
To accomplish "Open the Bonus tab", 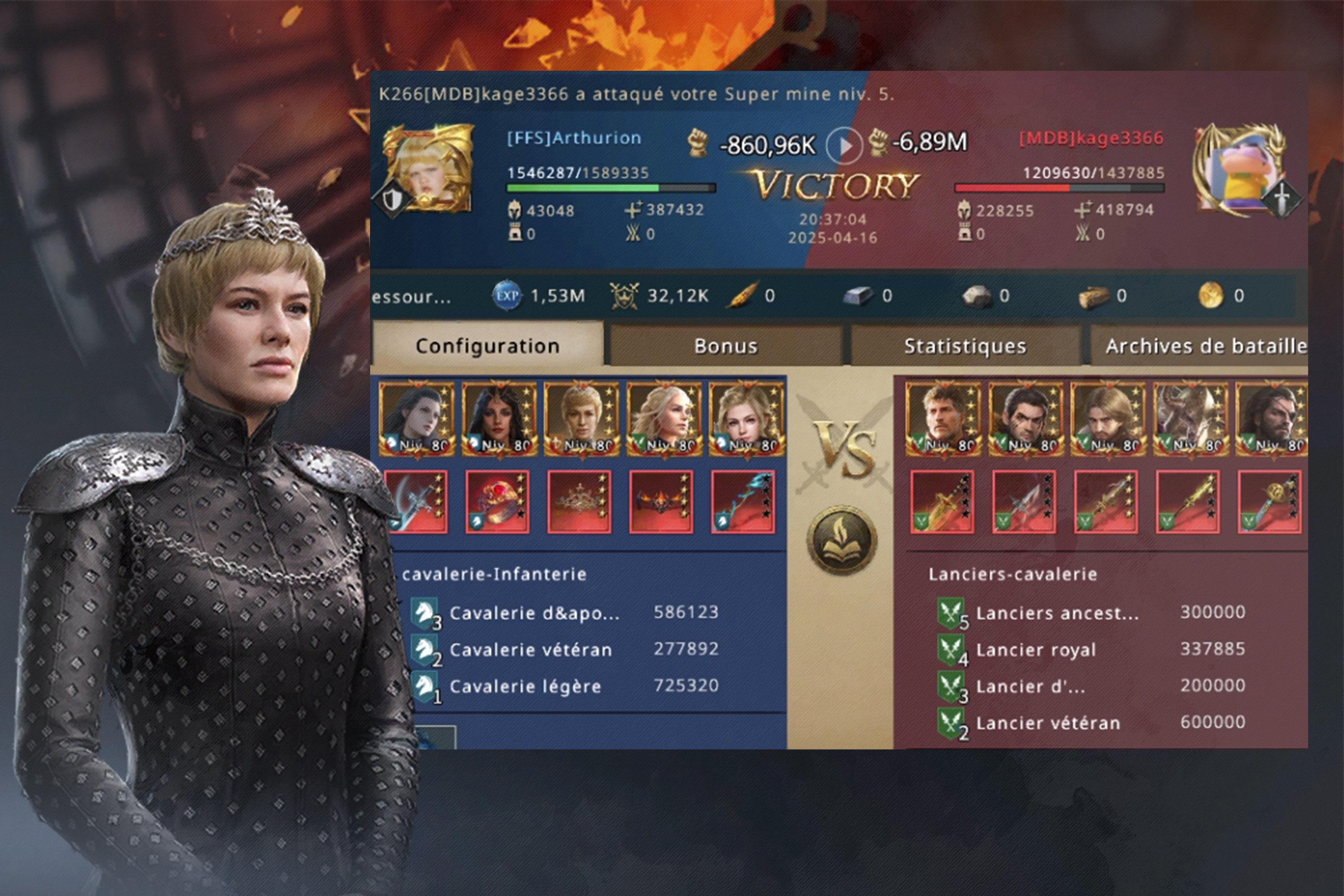I will click(x=726, y=346).
